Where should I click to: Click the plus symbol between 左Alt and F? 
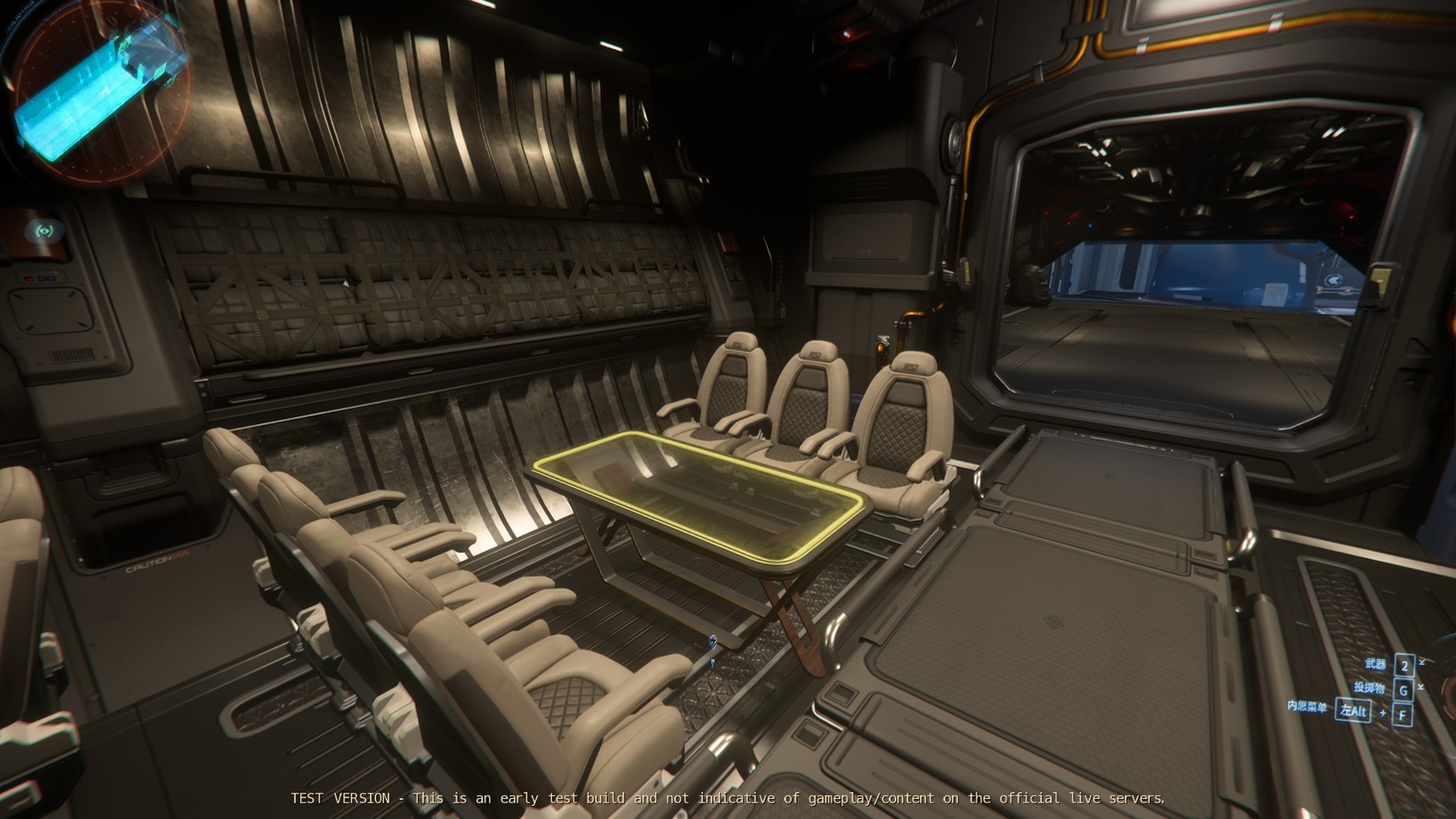[1383, 712]
